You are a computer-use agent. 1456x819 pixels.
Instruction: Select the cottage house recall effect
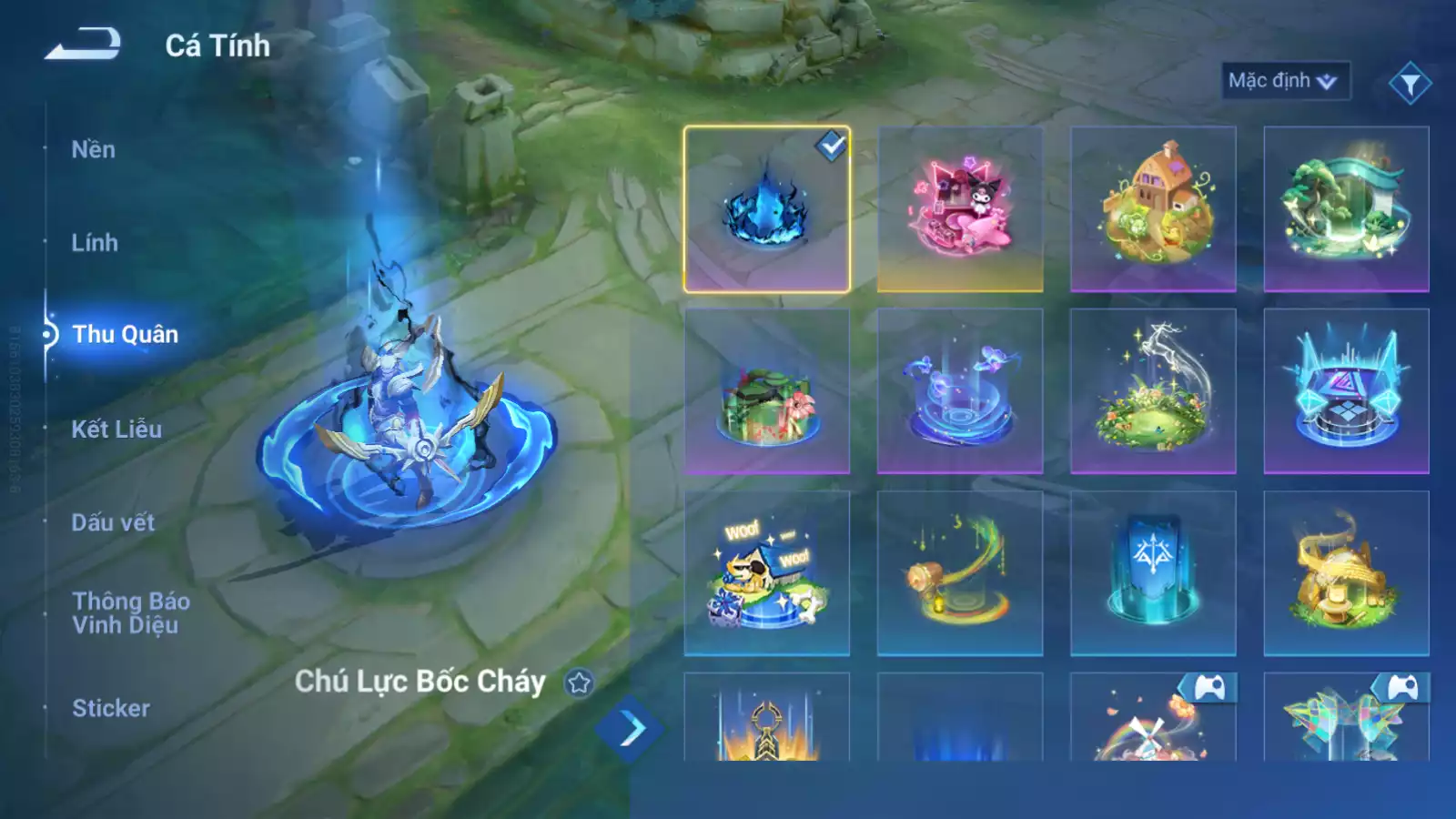click(1153, 209)
